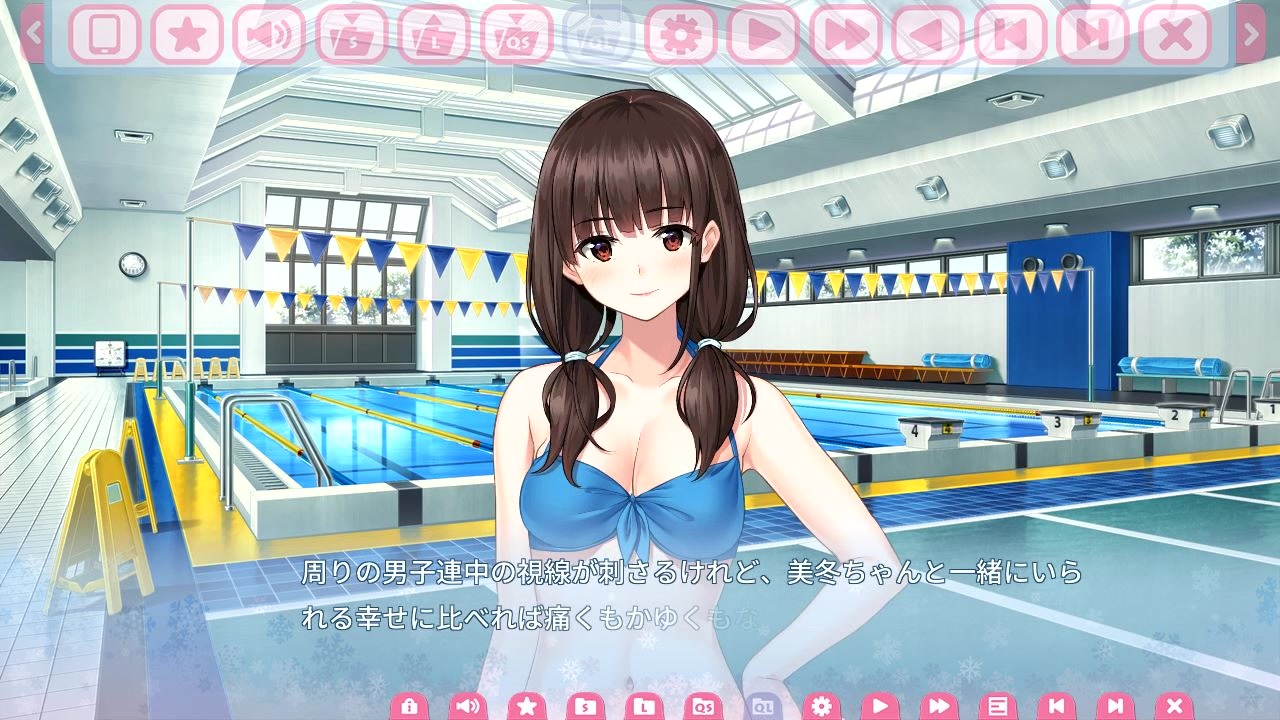Viewport: 1280px width, 720px height.
Task: Click the star favorite icon on the bottom bar
Action: pyautogui.click(x=528, y=704)
